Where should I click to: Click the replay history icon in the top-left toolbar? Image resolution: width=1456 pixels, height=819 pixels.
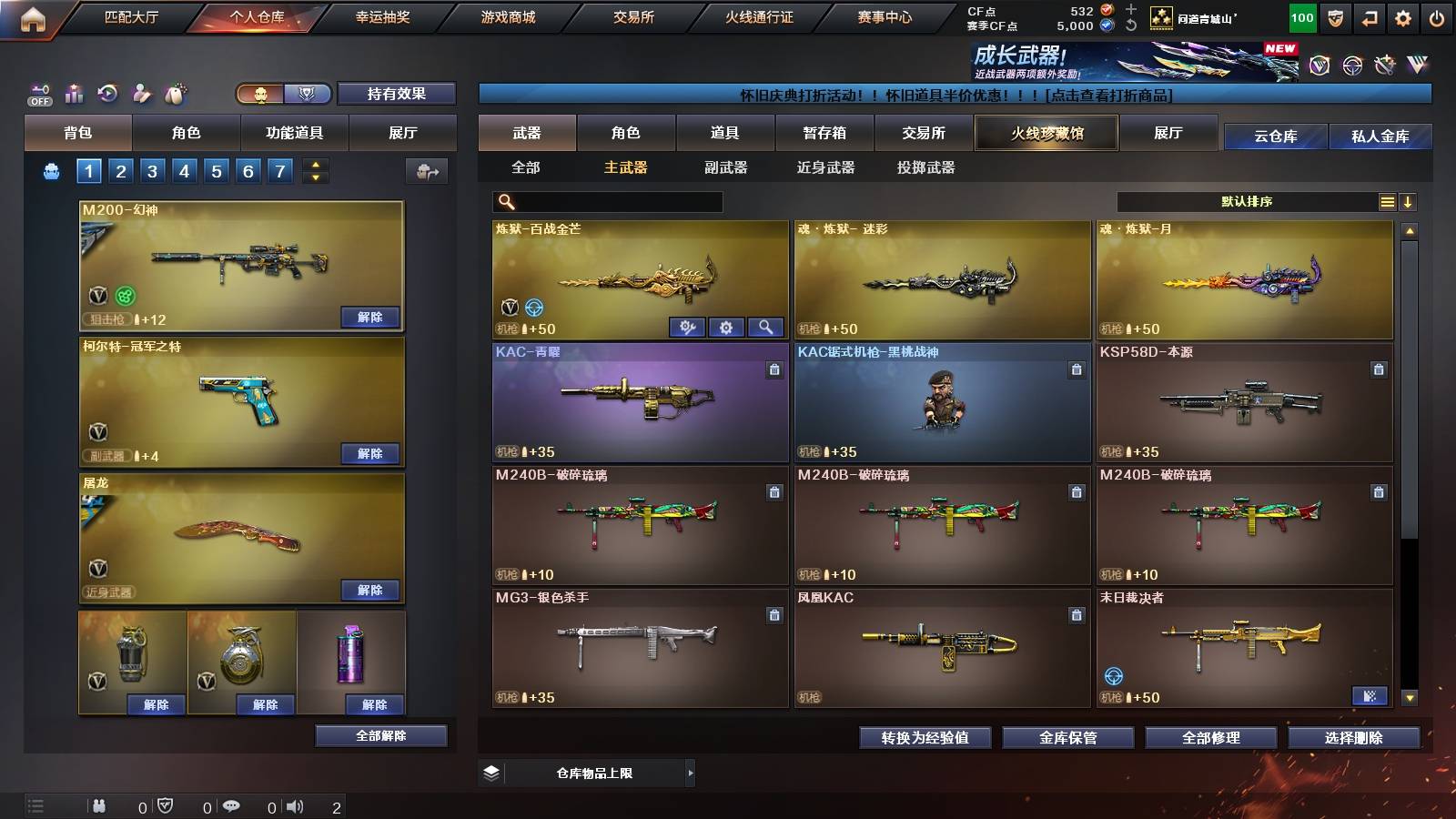[107, 94]
